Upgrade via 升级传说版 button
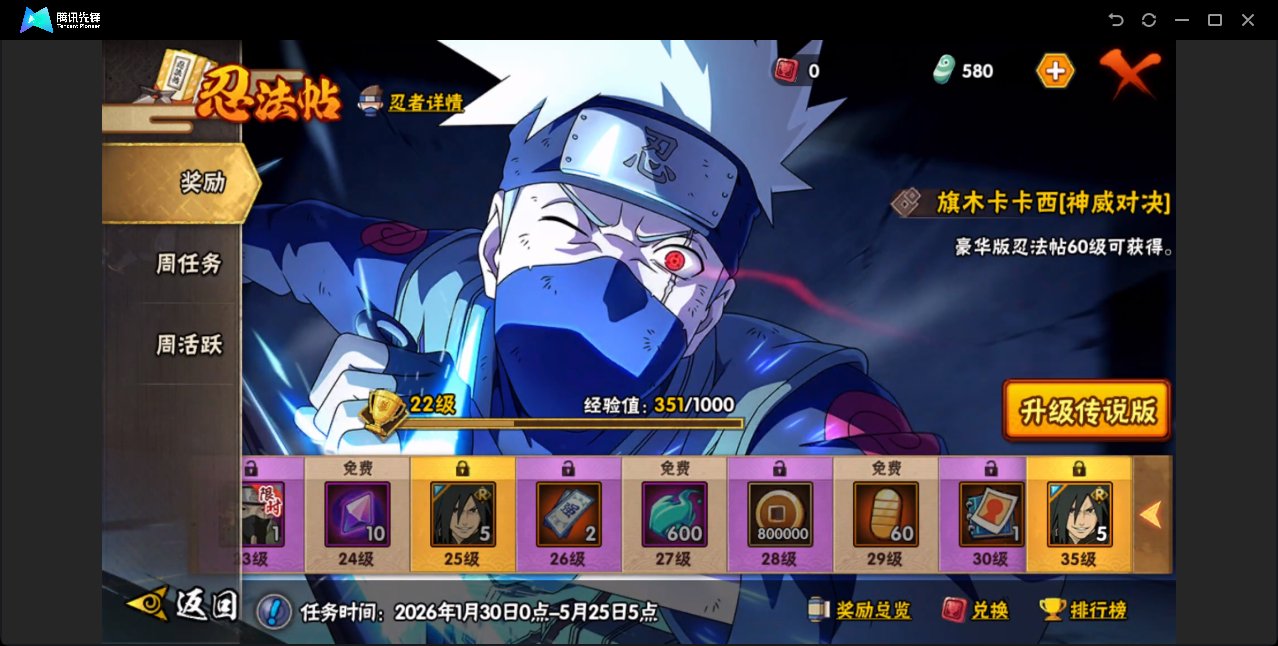This screenshot has width=1278, height=646. 1086,410
